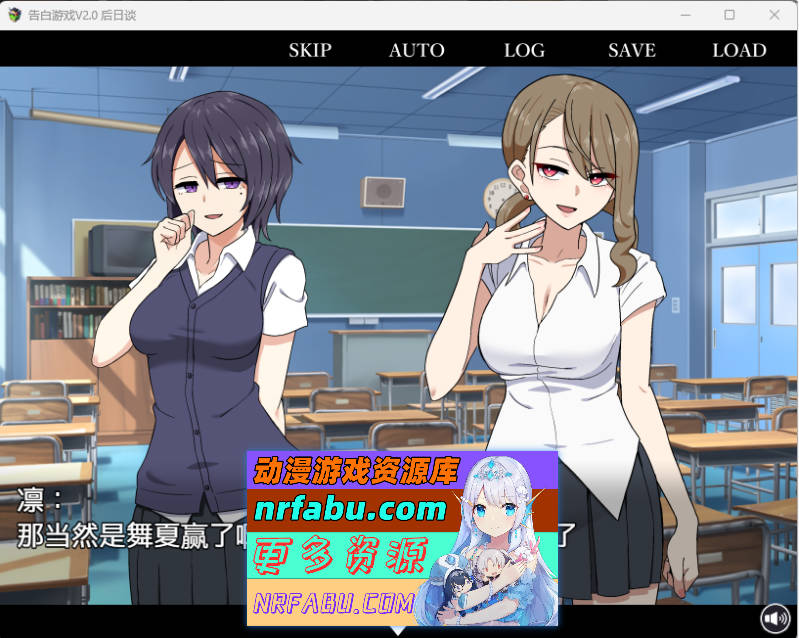Minimize the game window
Image resolution: width=799 pixels, height=638 pixels.
pos(685,15)
